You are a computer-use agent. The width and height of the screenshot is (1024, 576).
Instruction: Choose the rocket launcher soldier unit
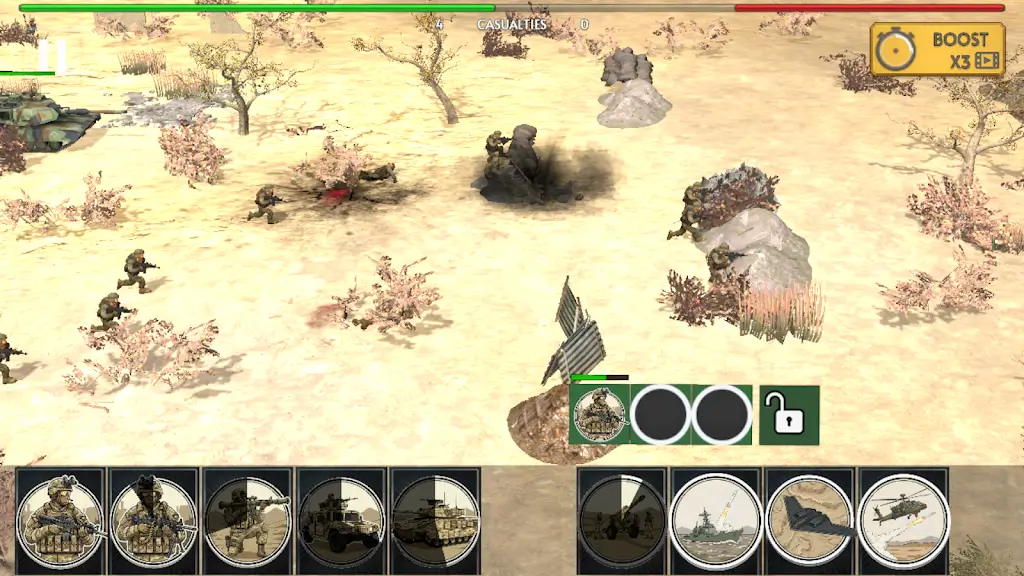pyautogui.click(x=247, y=520)
